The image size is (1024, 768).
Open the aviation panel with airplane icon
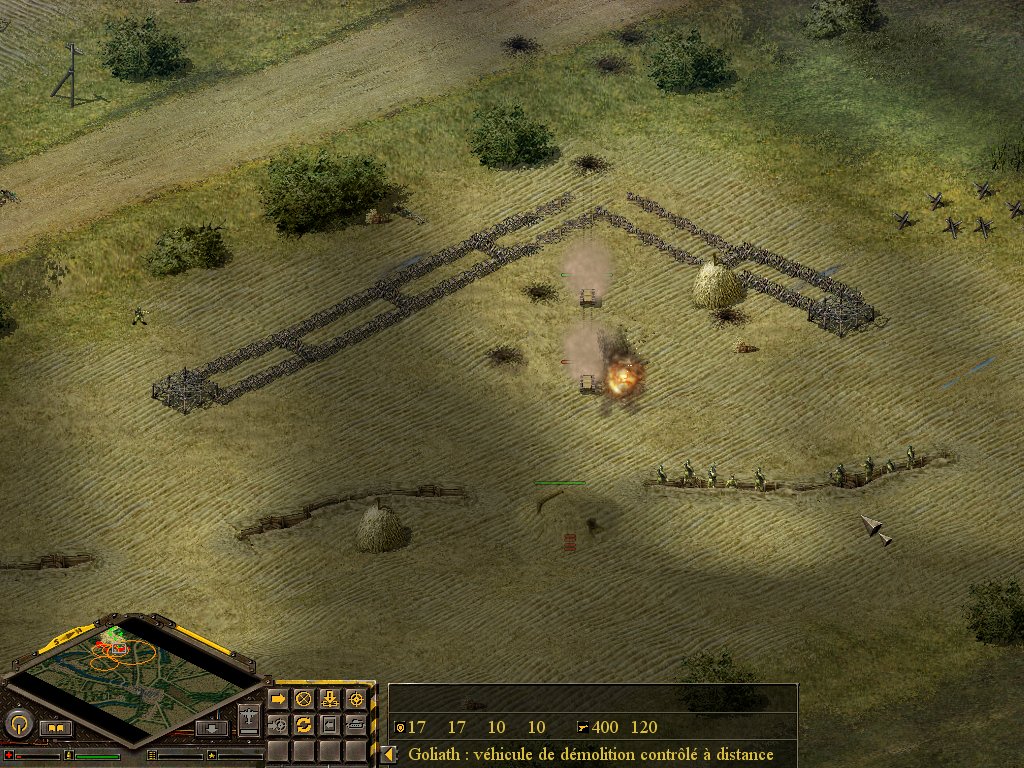[249, 718]
